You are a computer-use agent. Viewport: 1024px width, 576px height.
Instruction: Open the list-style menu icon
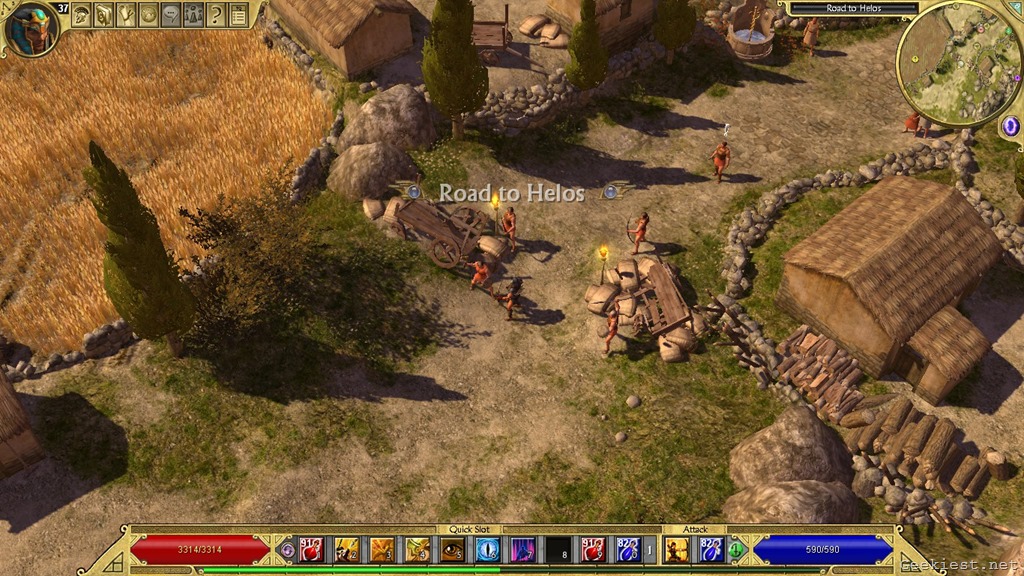238,14
